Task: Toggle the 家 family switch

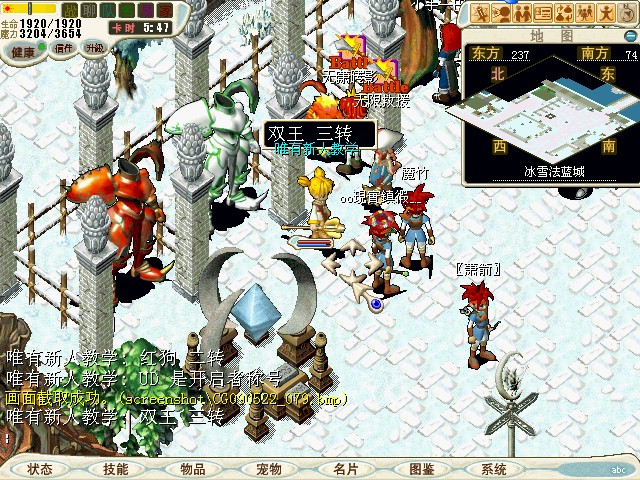Action: tap(165, 10)
